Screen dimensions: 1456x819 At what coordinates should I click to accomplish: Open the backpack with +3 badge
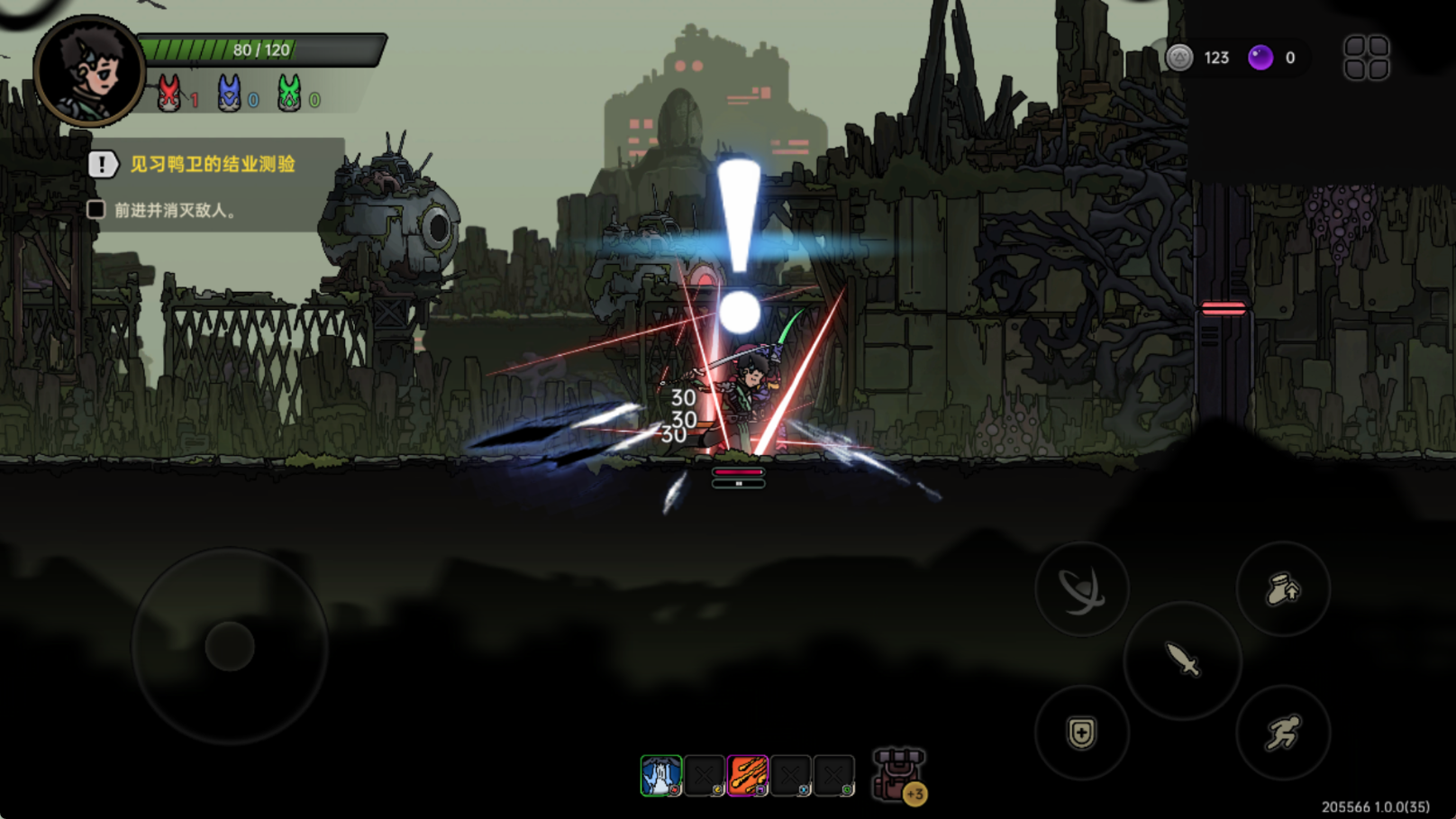pos(897,775)
